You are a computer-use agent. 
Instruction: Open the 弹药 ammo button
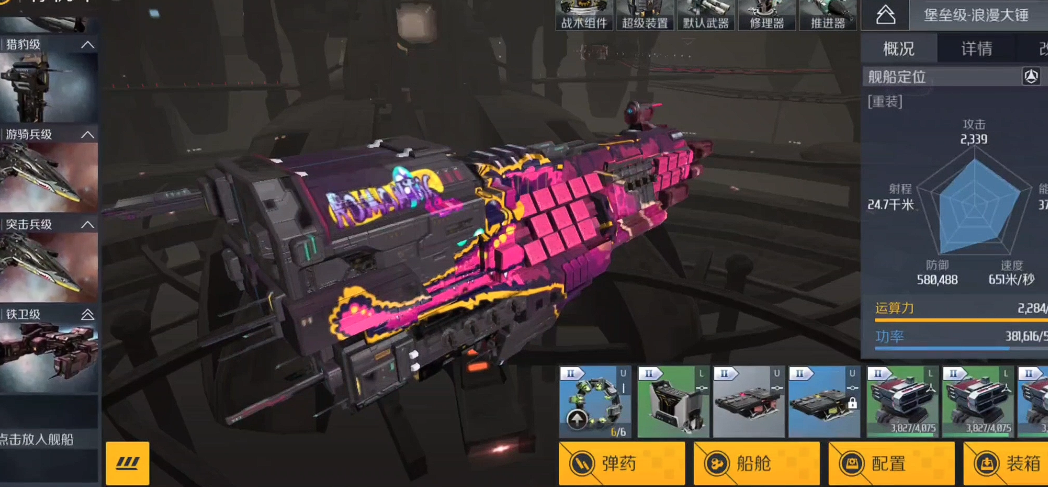(x=621, y=463)
